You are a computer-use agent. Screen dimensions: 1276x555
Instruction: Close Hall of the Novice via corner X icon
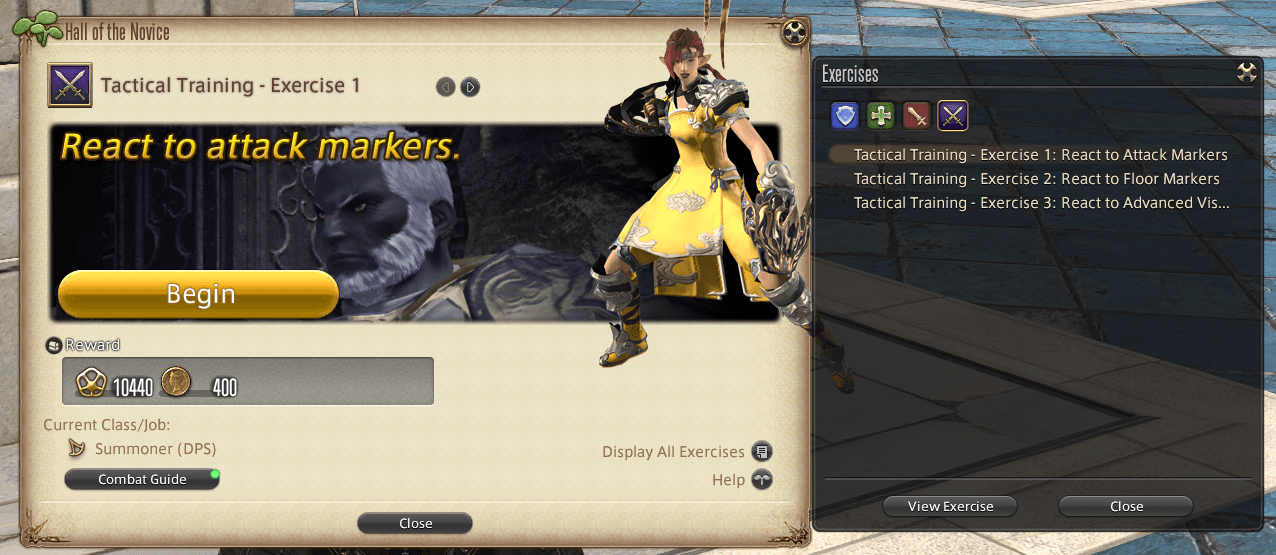click(x=795, y=32)
